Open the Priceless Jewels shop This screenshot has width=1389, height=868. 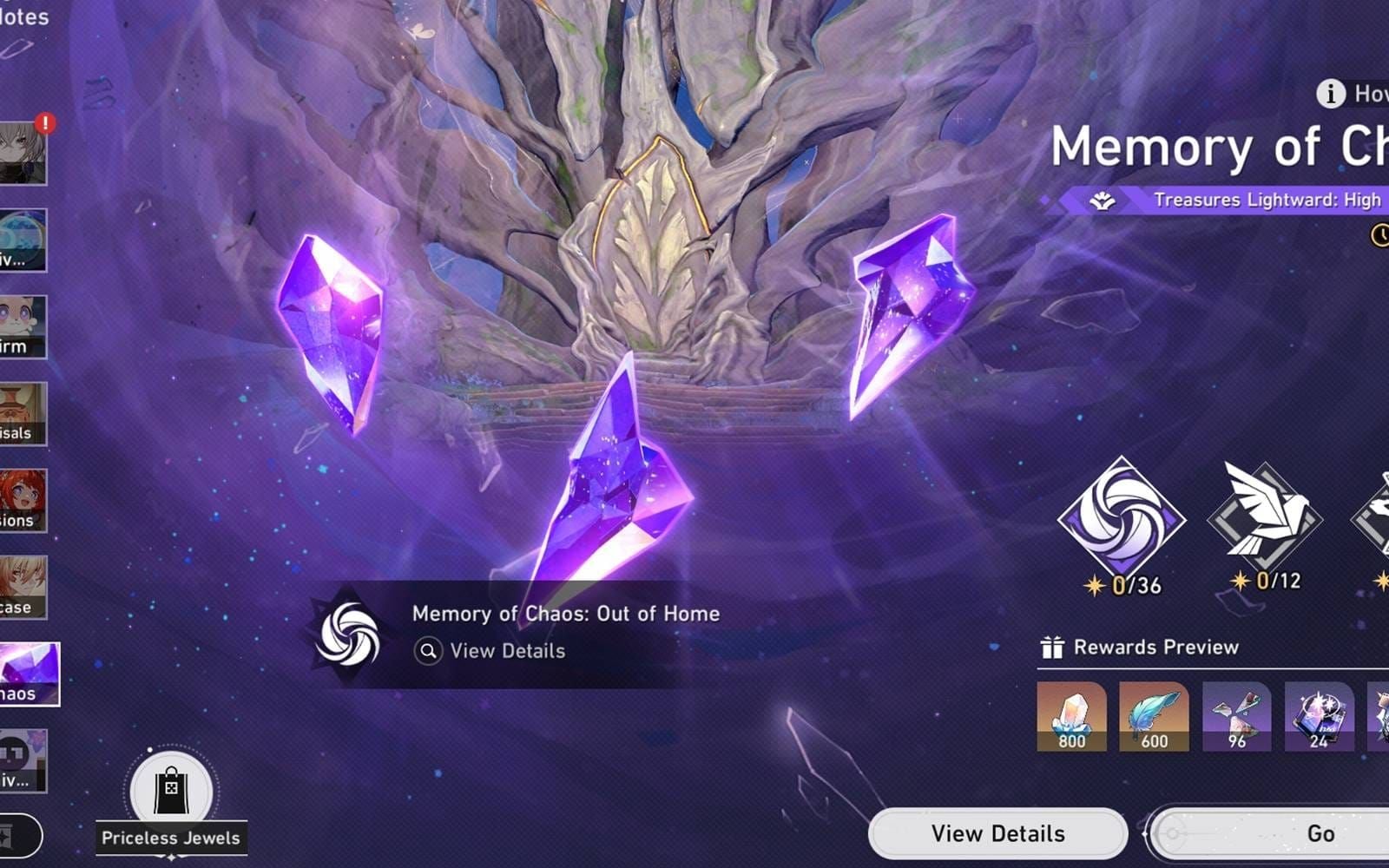click(171, 792)
